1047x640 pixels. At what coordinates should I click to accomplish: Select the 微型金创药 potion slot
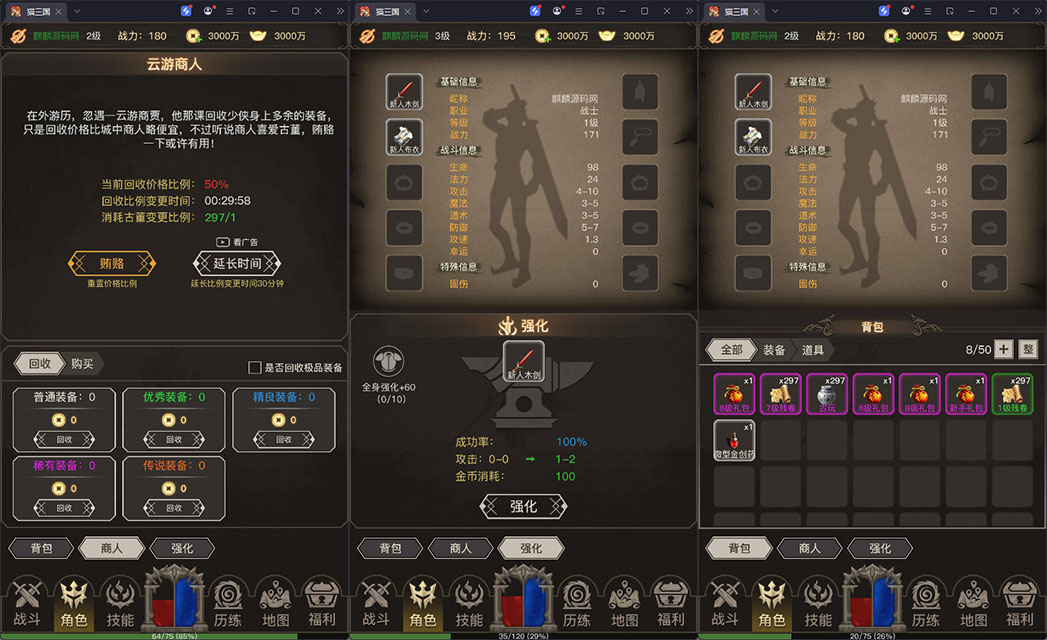tap(736, 440)
